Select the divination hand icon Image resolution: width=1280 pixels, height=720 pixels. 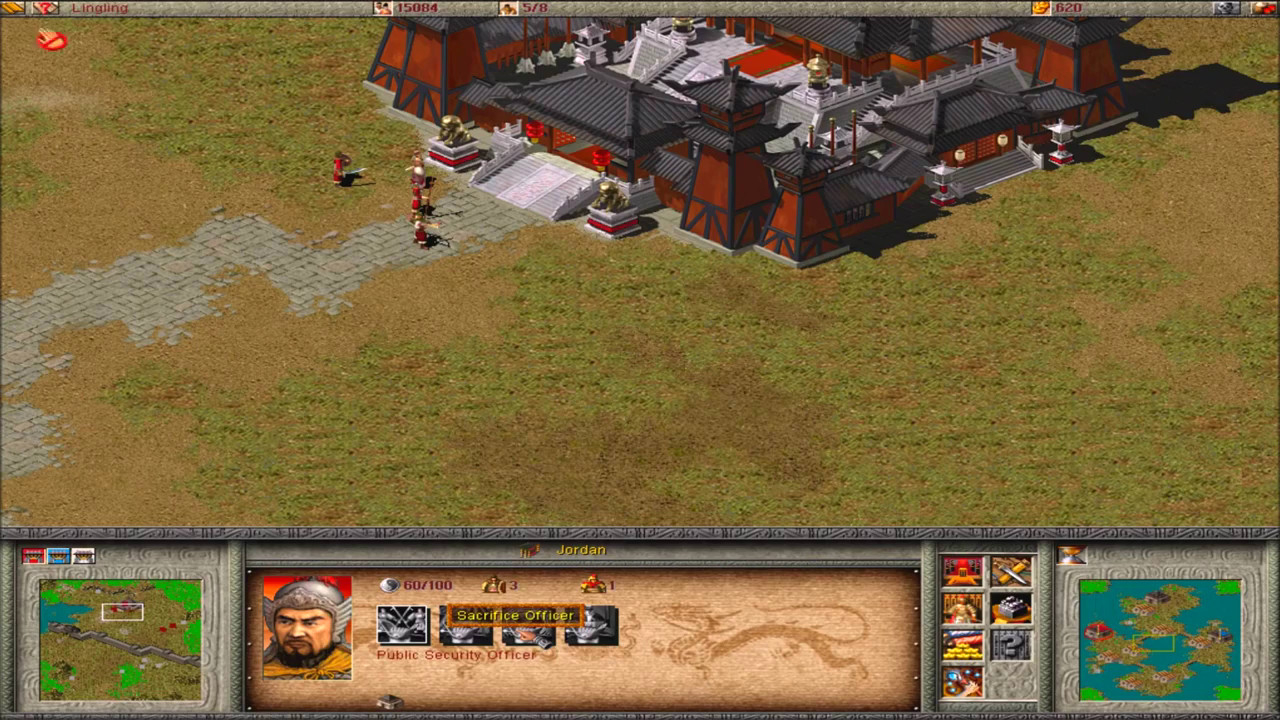point(962,682)
